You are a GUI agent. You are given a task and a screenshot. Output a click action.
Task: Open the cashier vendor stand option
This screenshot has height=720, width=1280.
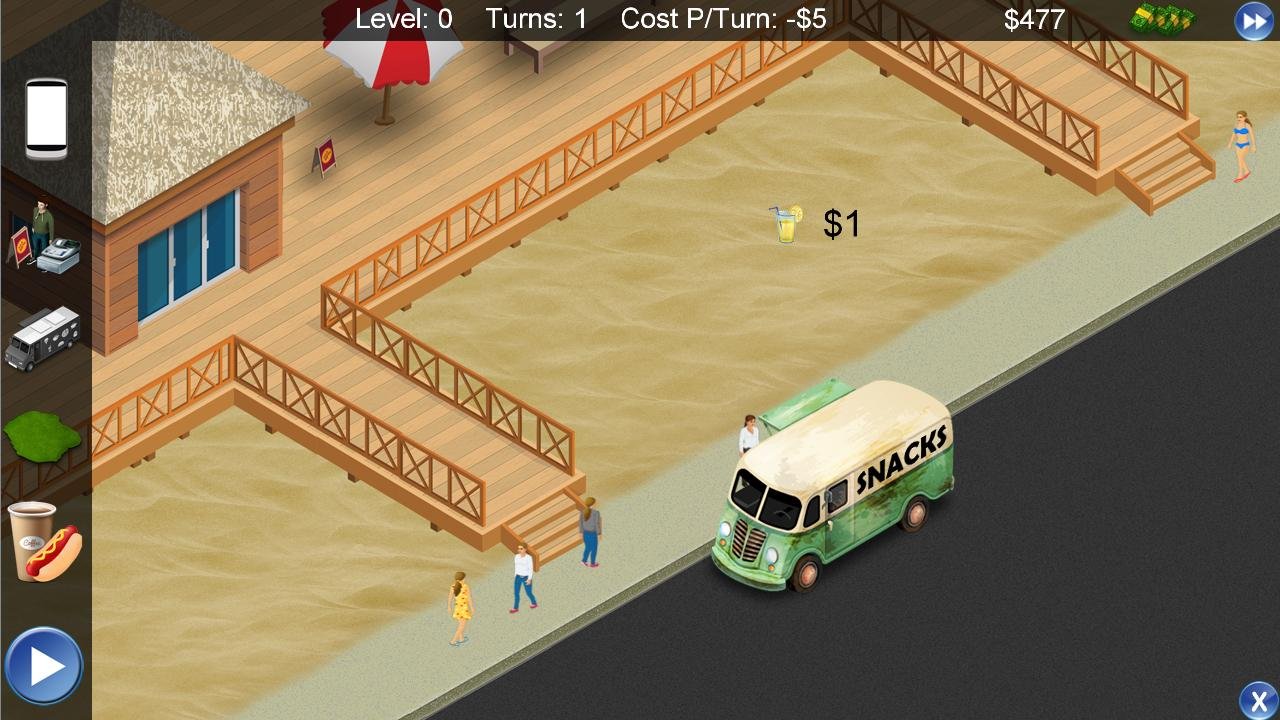coord(44,243)
